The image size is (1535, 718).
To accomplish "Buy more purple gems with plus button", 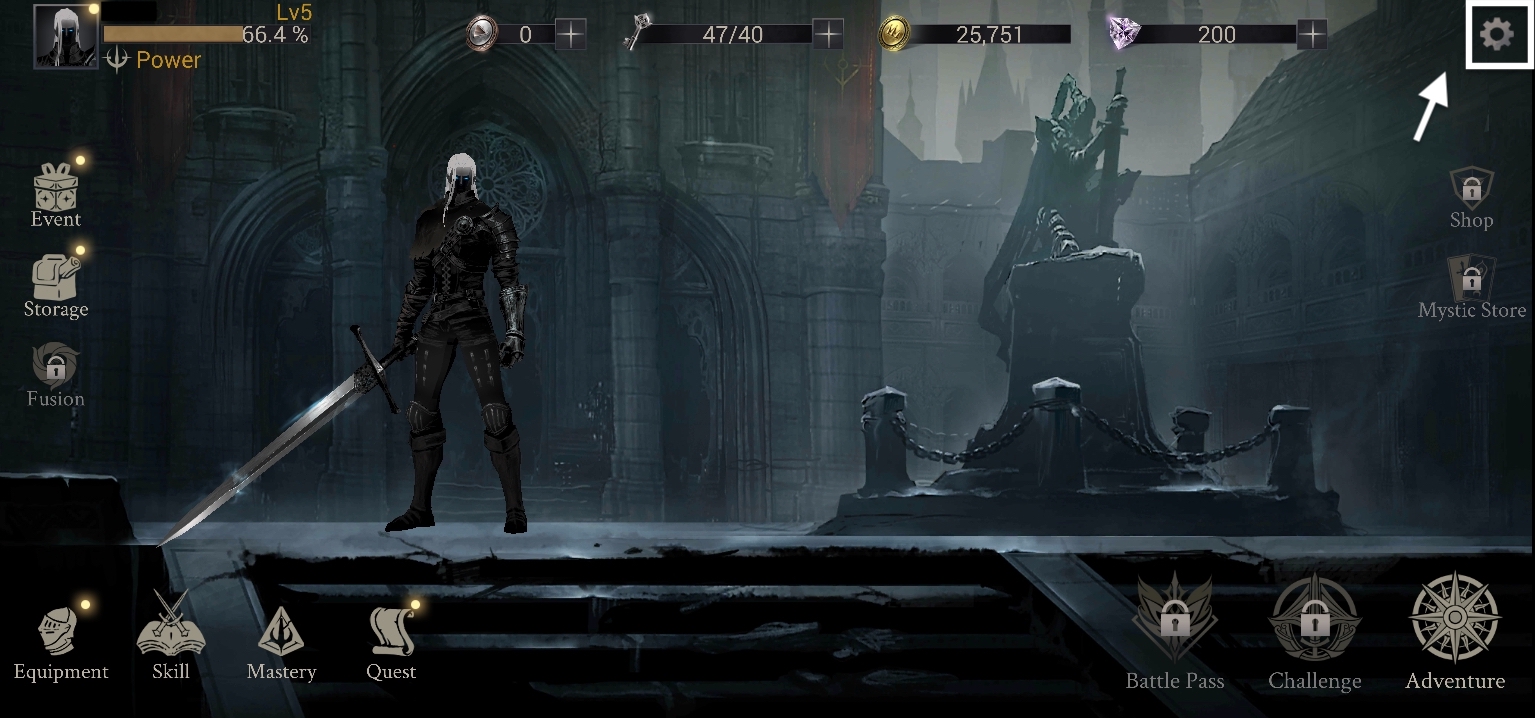I will pos(1312,35).
